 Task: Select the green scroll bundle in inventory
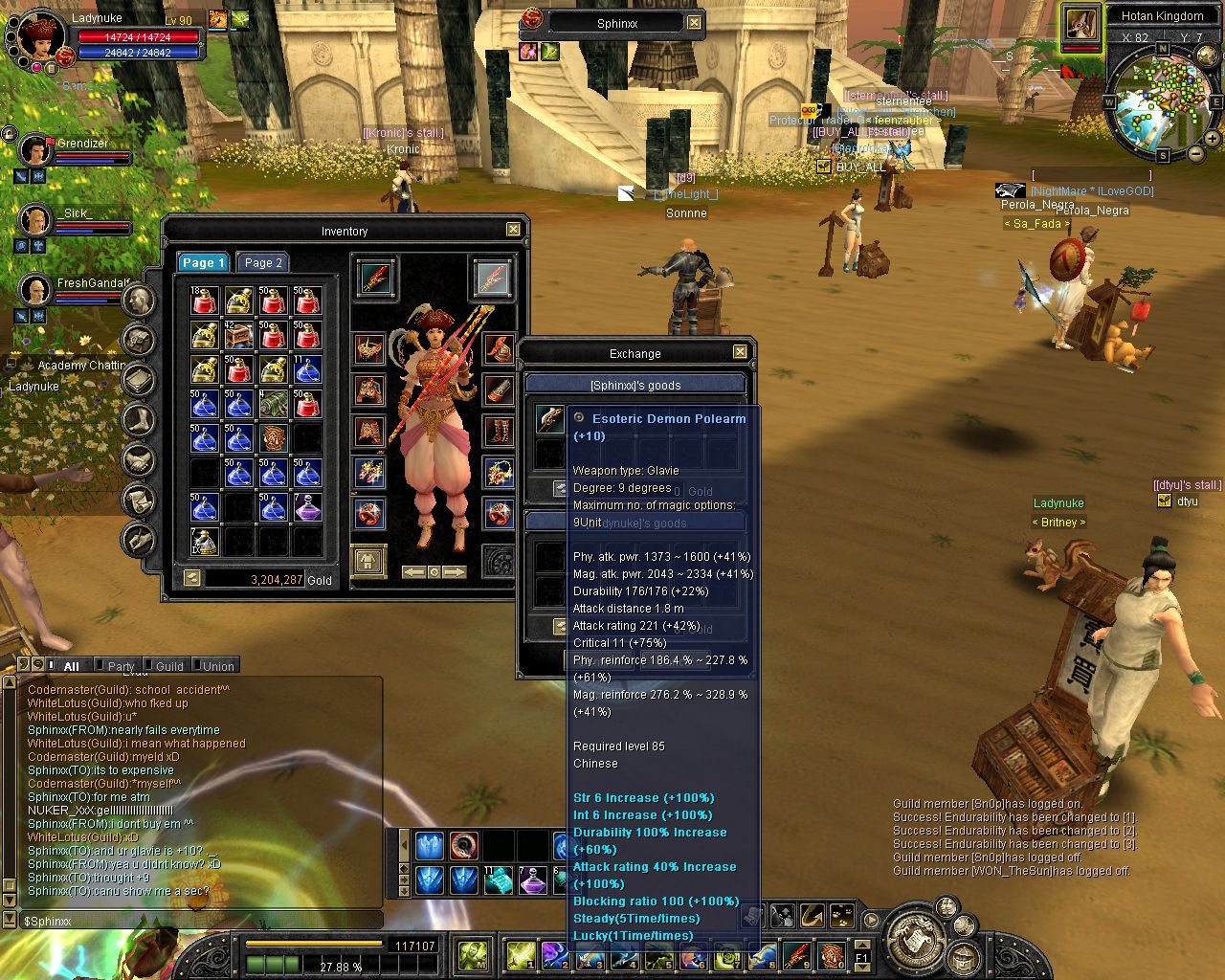tap(274, 404)
